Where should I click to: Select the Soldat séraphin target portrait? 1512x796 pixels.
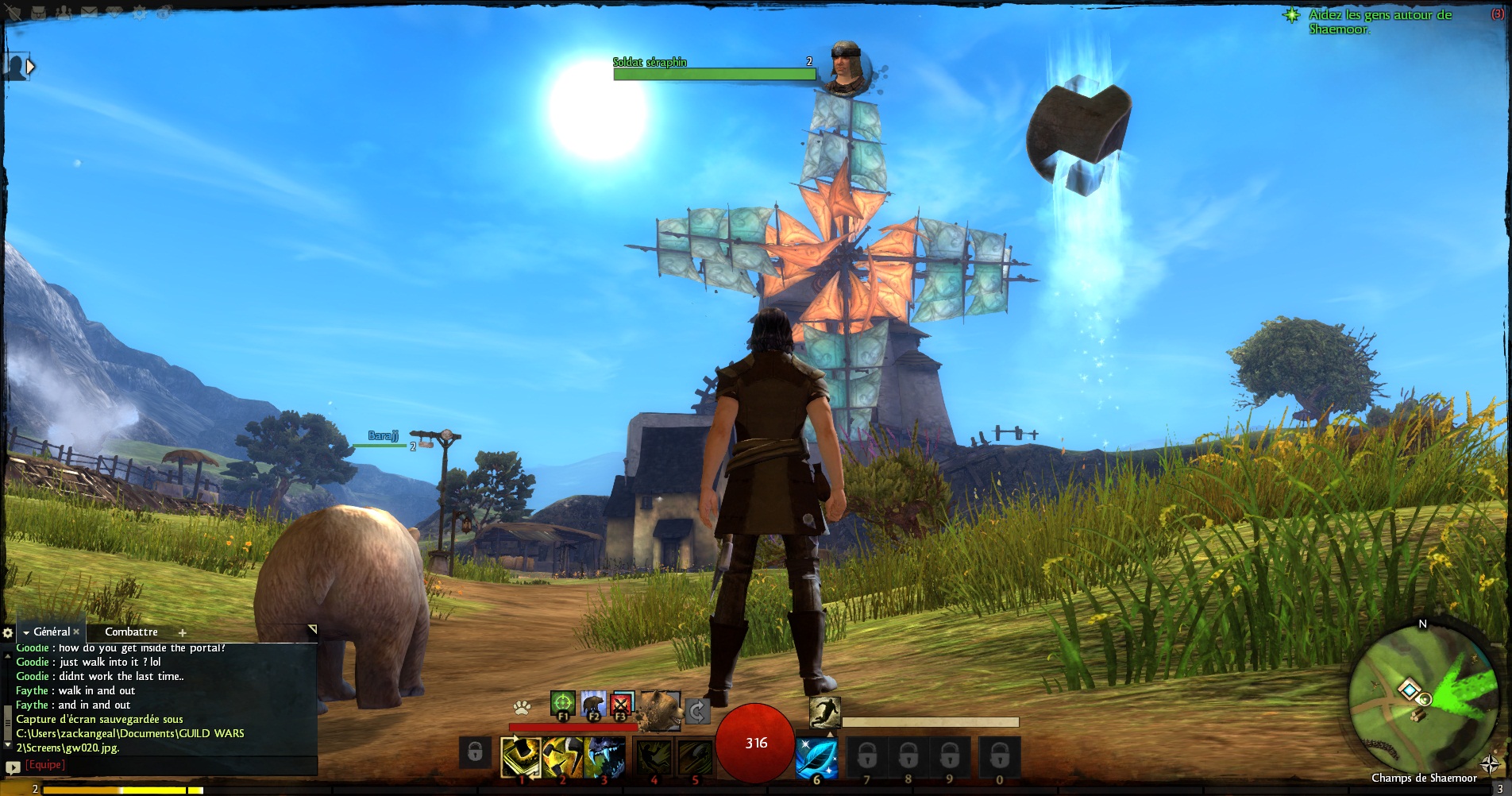click(x=846, y=68)
